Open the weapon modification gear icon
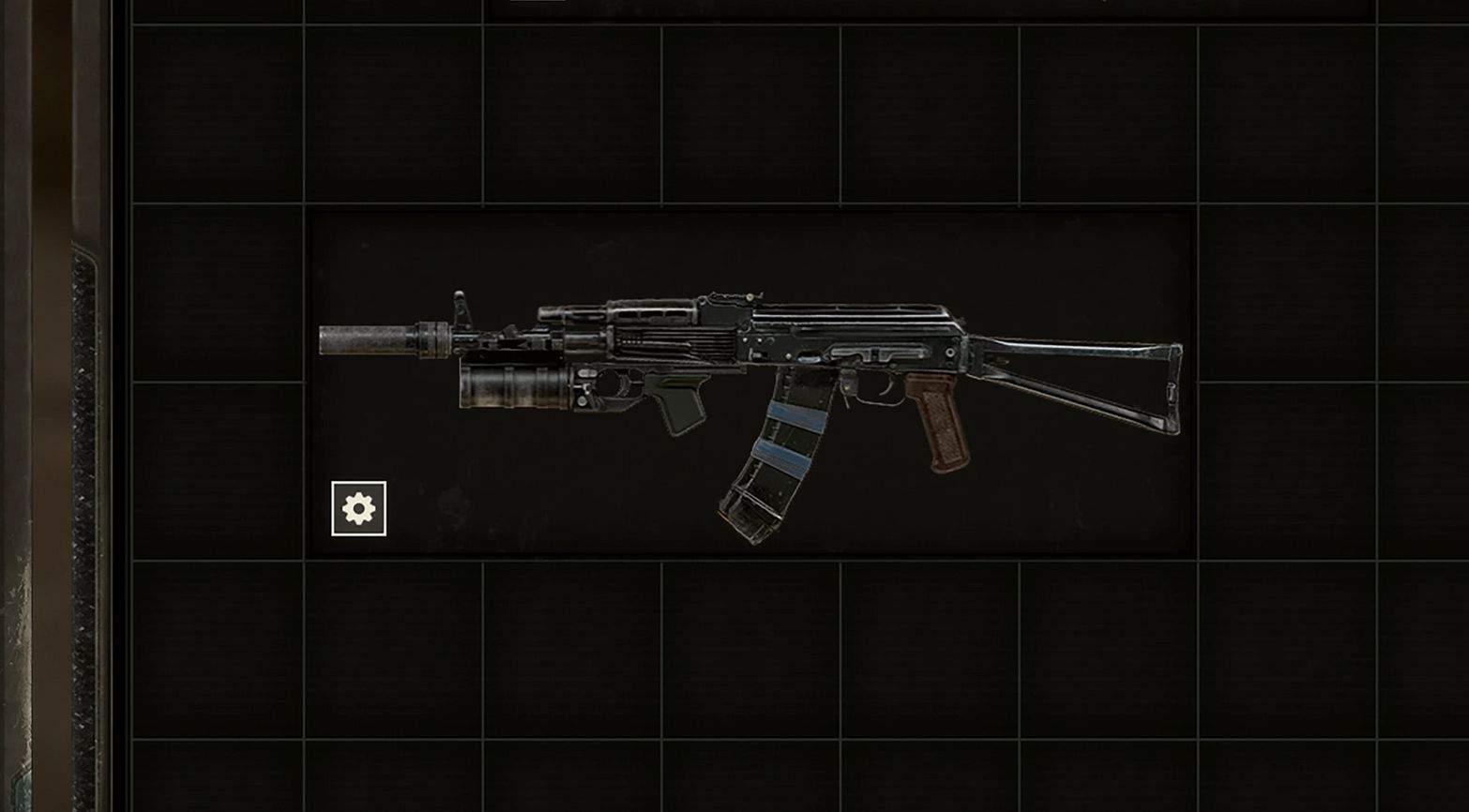The height and width of the screenshot is (812, 1469). pos(359,506)
